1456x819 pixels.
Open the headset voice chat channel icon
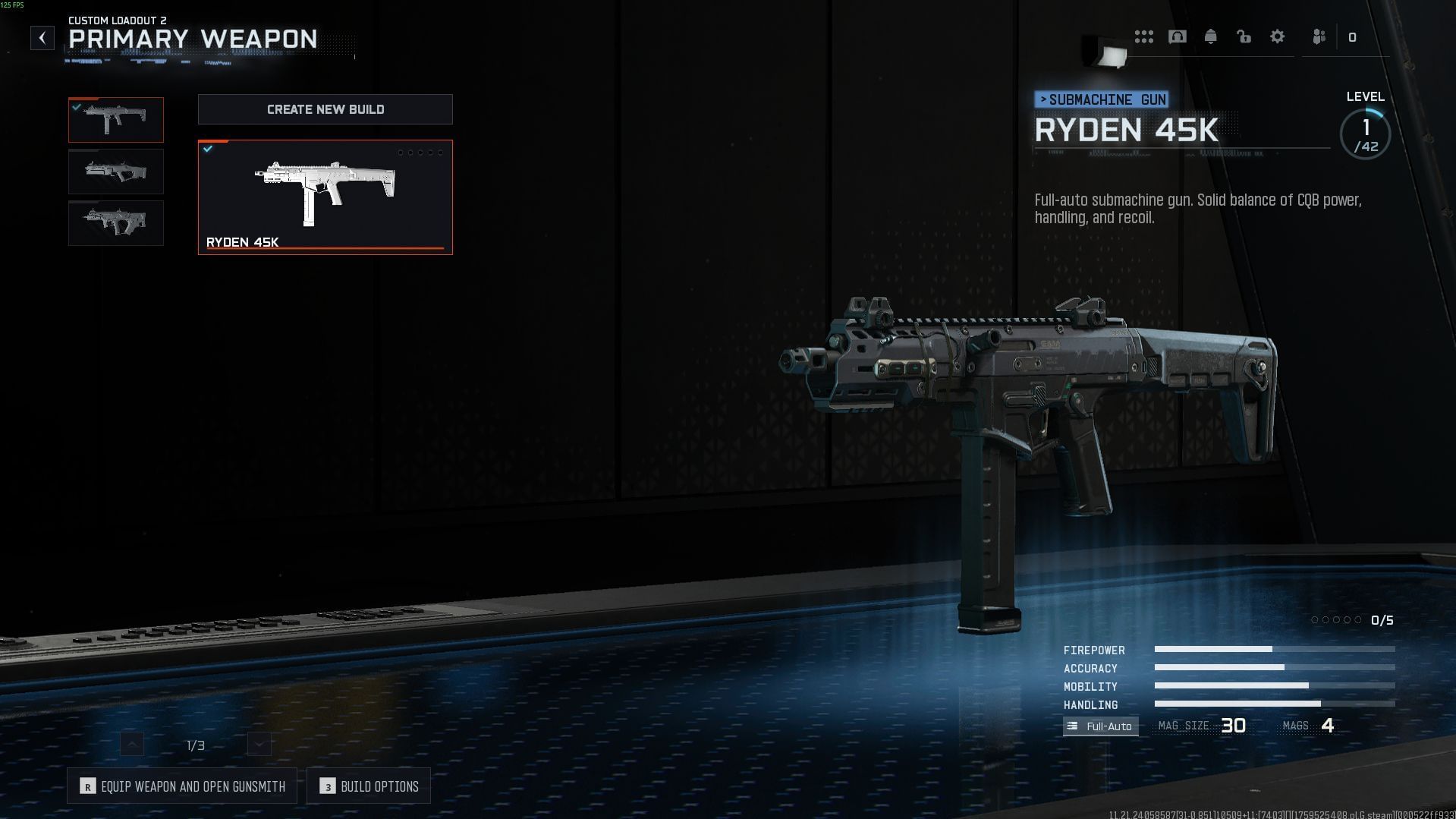point(1178,36)
